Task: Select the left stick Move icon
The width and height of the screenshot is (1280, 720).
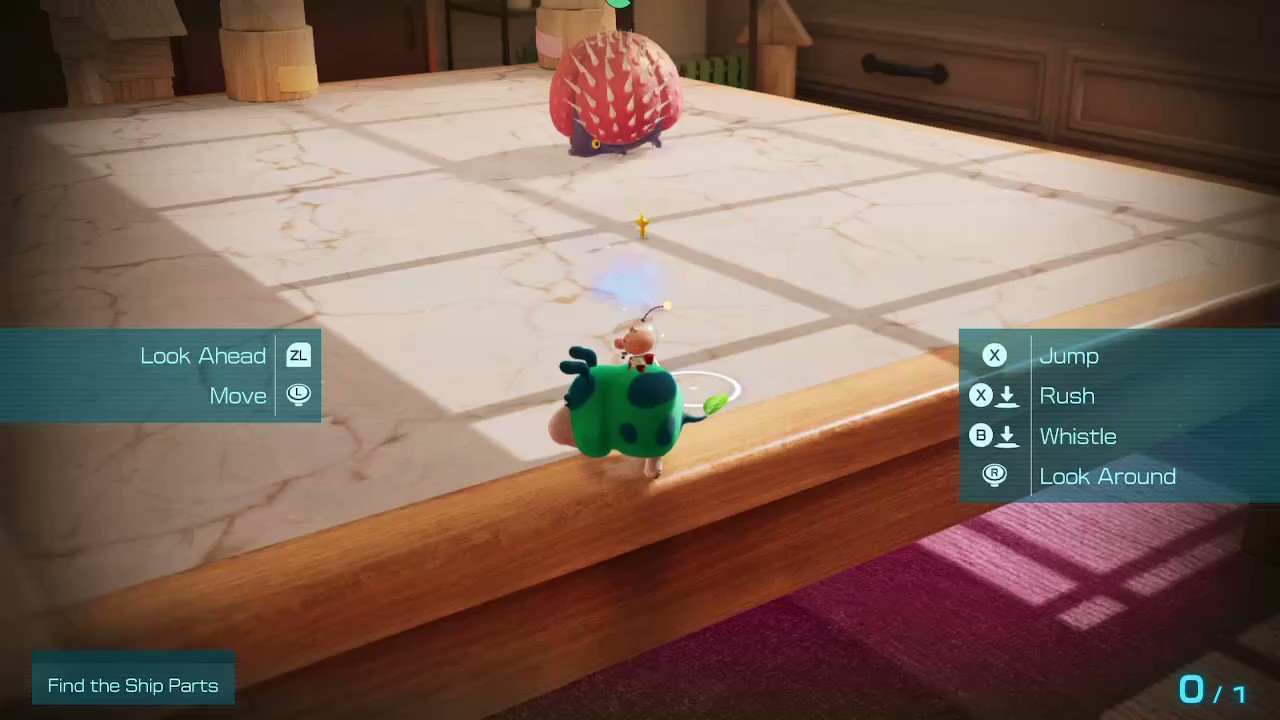Action: (297, 395)
